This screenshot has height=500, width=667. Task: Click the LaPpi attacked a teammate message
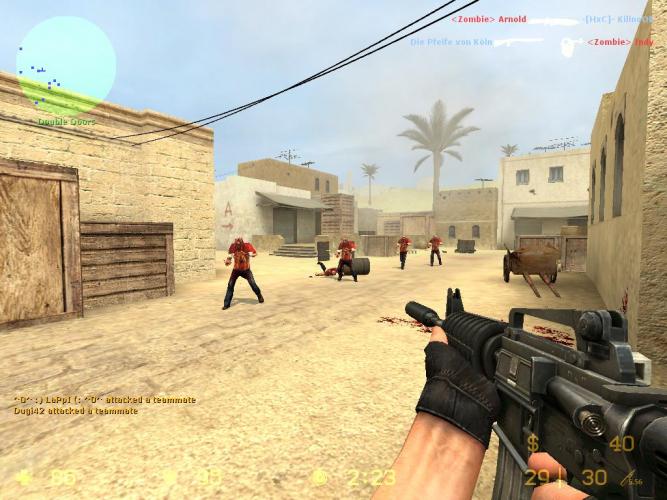pos(105,400)
